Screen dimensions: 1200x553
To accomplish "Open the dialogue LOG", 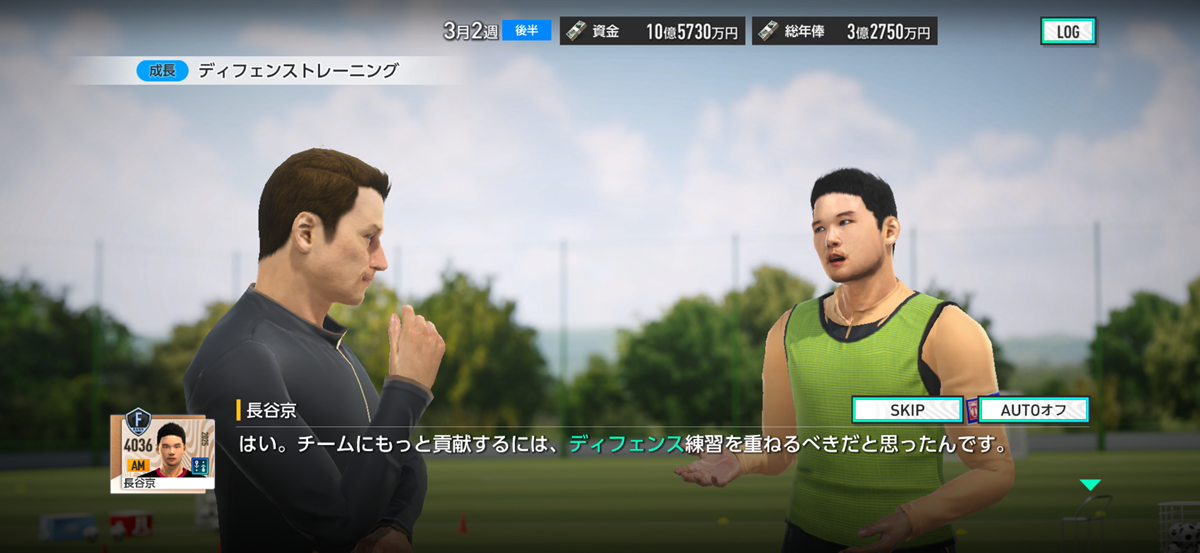I will 1067,31.
